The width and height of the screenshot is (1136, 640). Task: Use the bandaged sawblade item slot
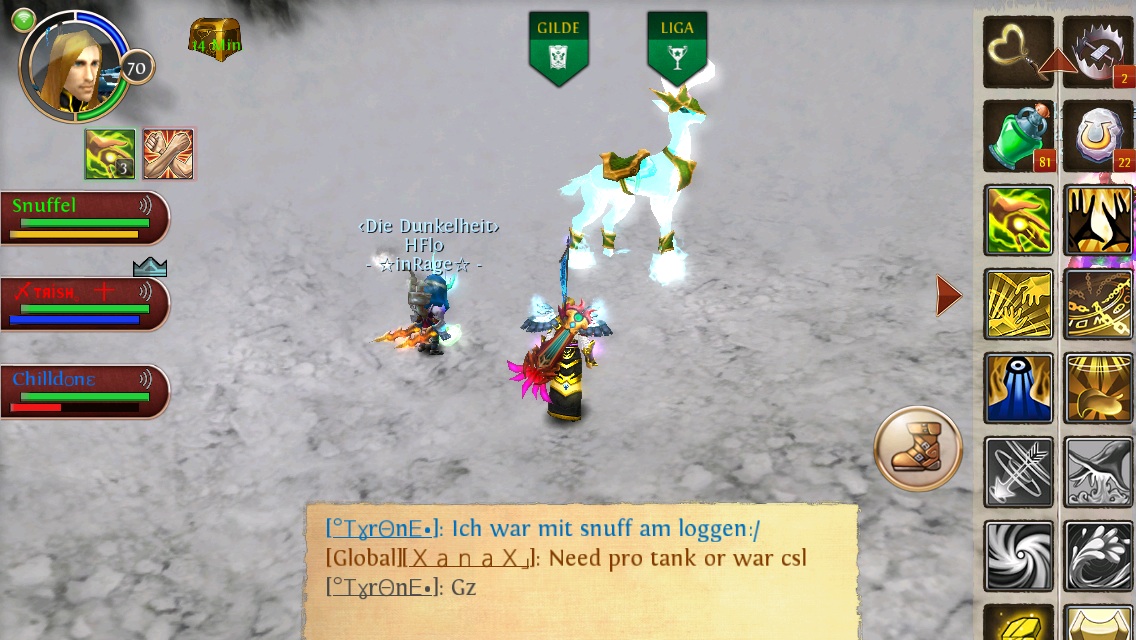[x=1097, y=52]
